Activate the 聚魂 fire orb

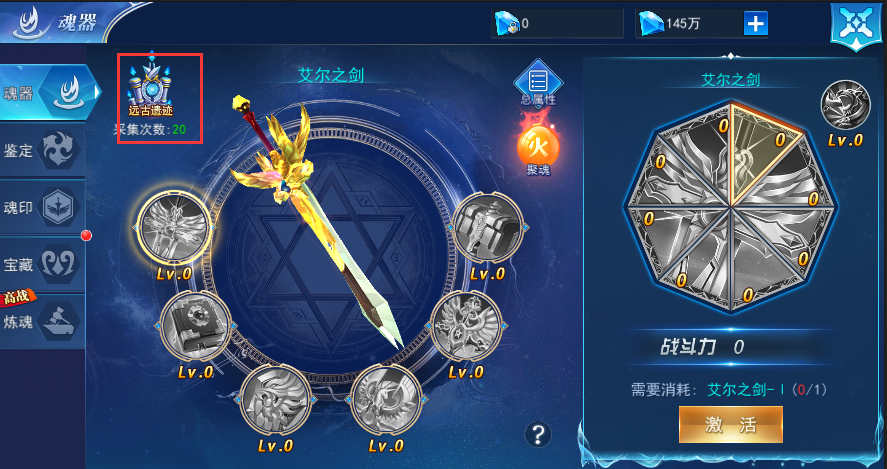[537, 149]
